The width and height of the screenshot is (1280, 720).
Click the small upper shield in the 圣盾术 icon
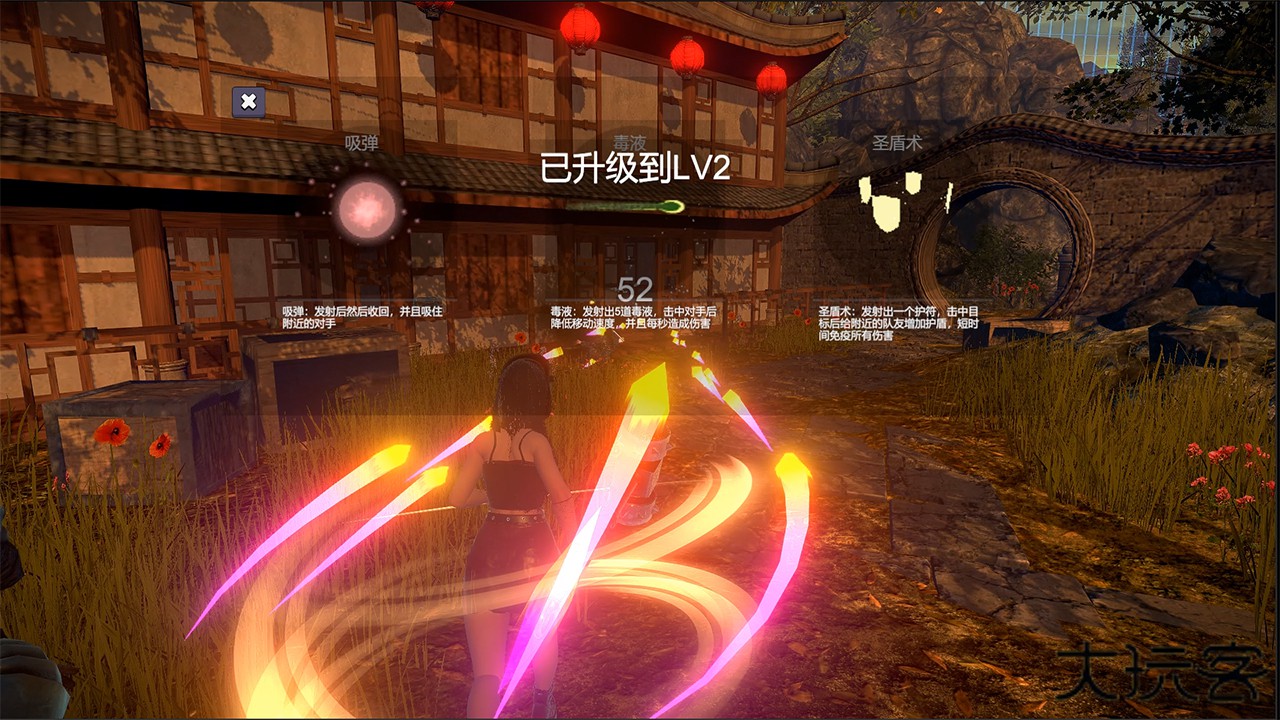[911, 183]
